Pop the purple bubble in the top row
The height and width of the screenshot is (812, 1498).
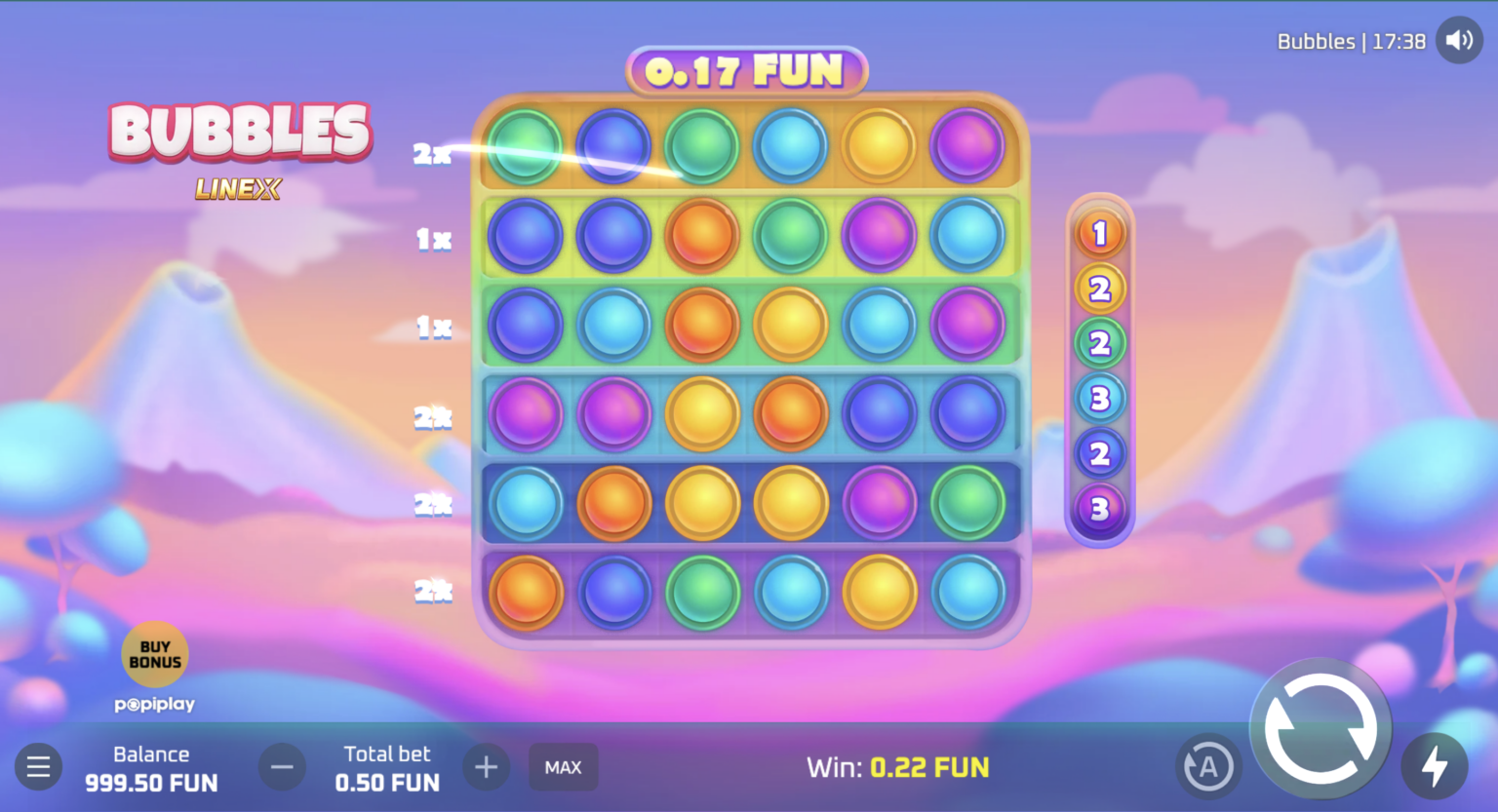tap(966, 144)
